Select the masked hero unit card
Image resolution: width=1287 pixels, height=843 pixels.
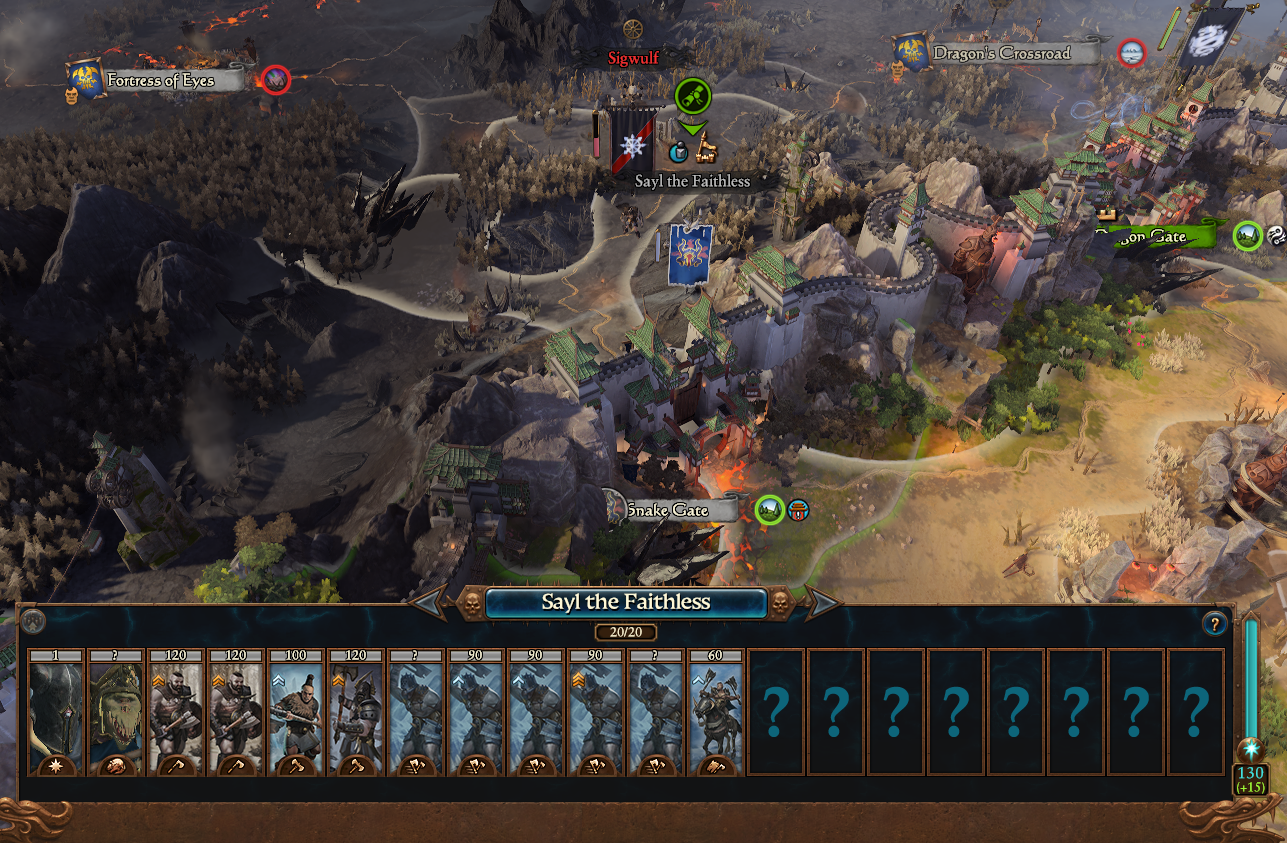click(115, 712)
